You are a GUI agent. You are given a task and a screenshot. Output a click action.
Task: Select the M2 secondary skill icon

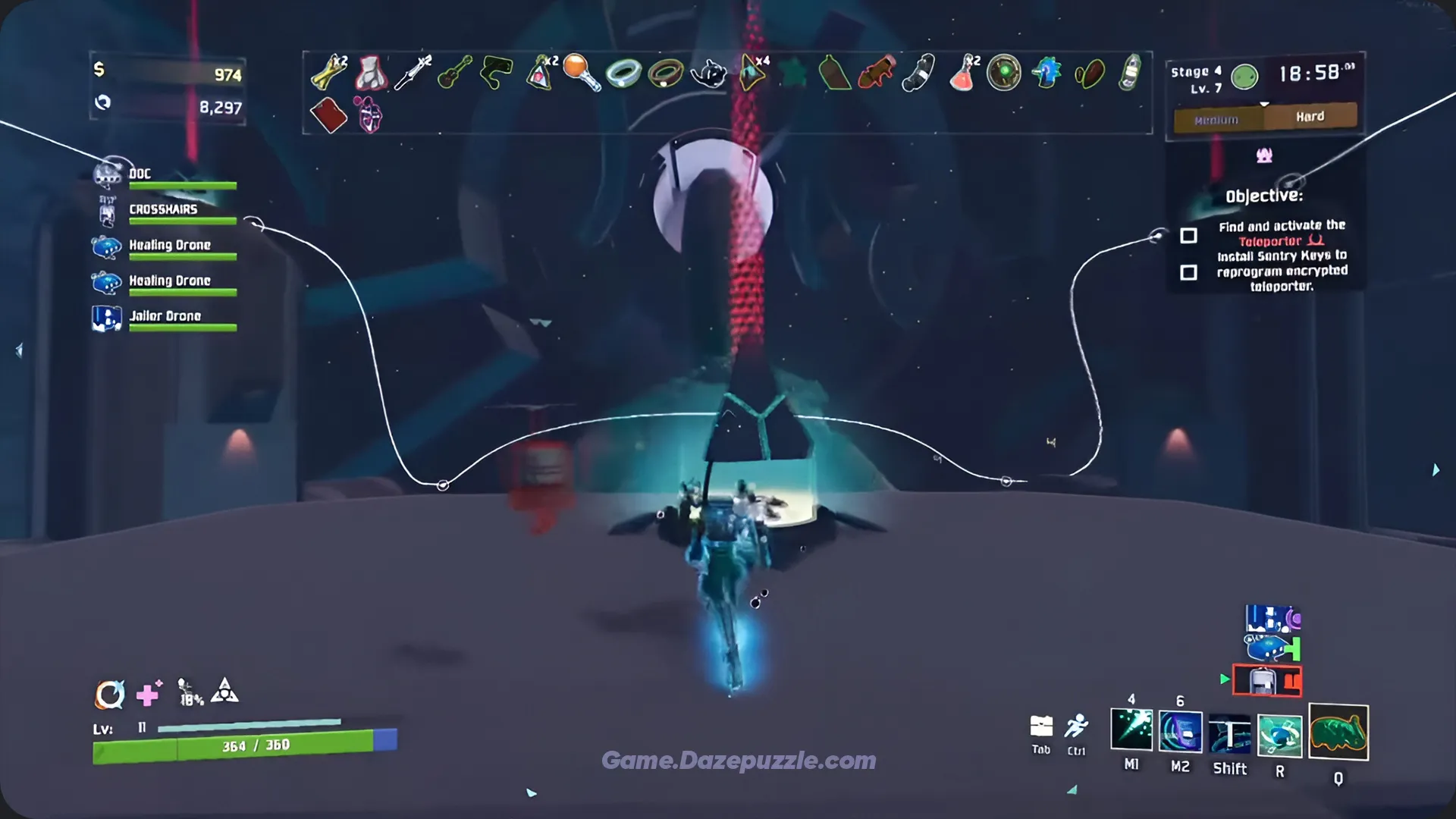pos(1181,732)
